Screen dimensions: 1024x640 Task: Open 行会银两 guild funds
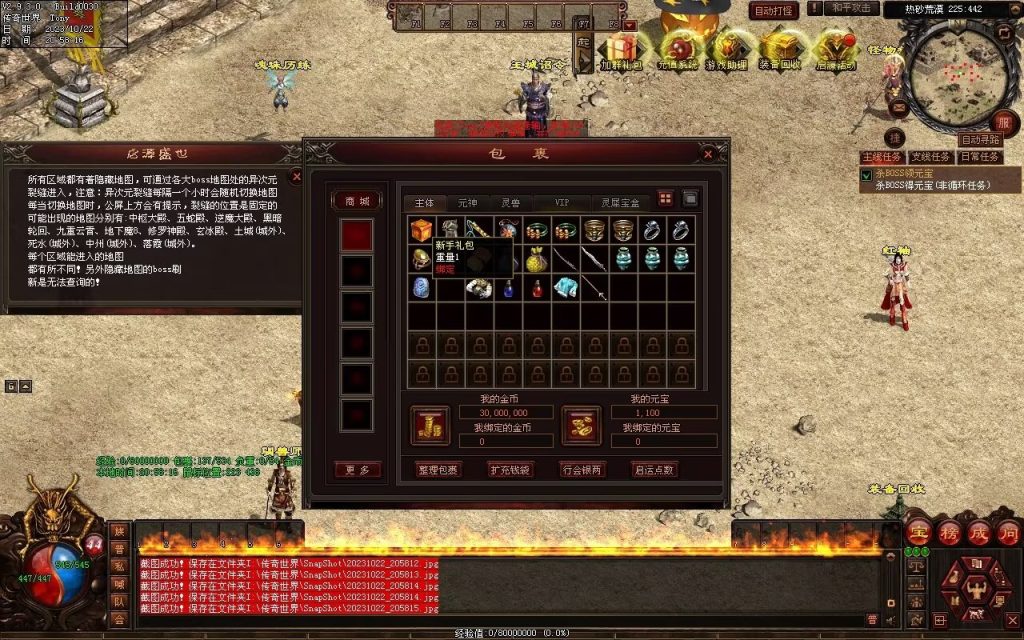pos(583,469)
